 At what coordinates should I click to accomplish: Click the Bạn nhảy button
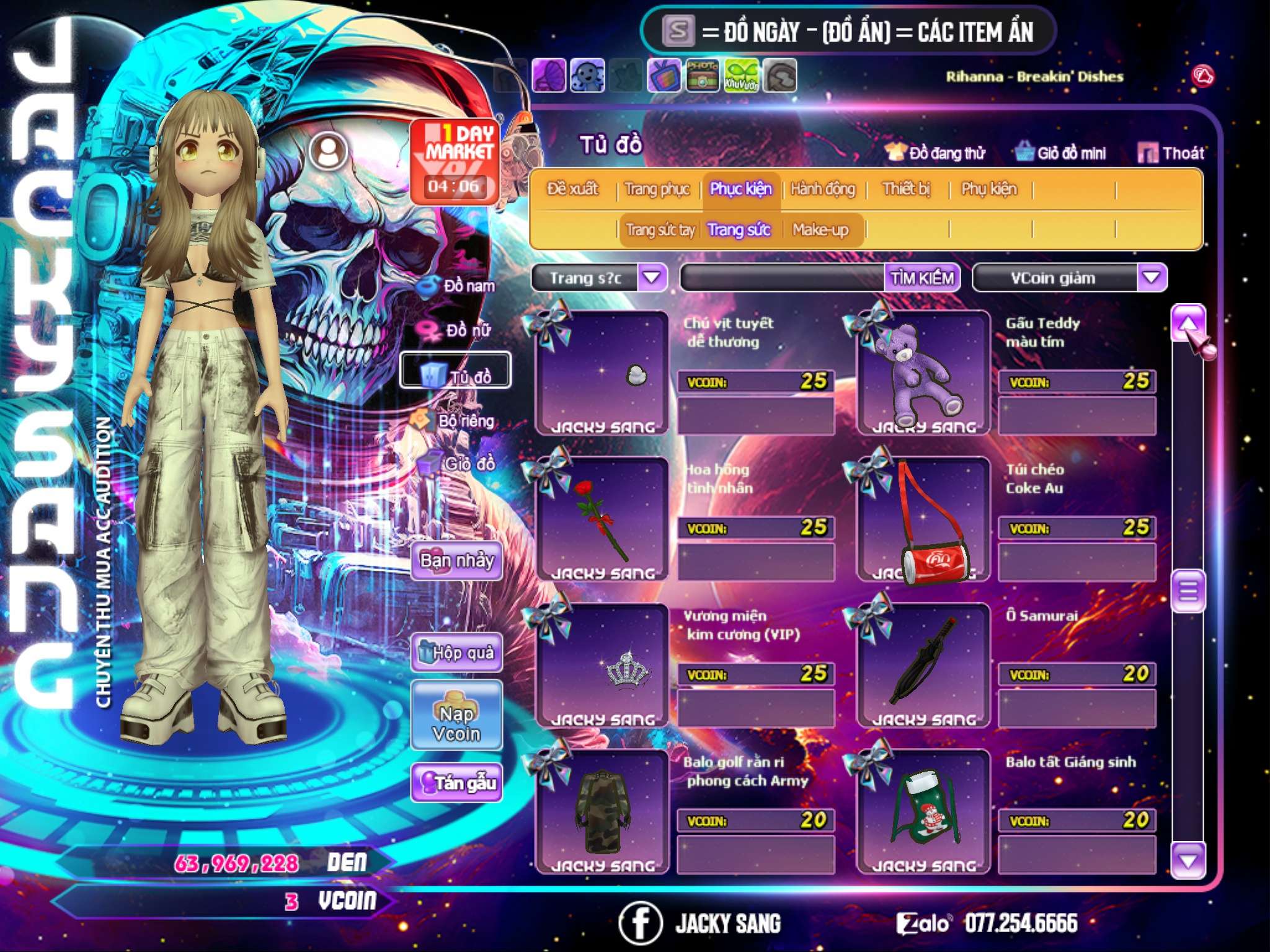[456, 561]
